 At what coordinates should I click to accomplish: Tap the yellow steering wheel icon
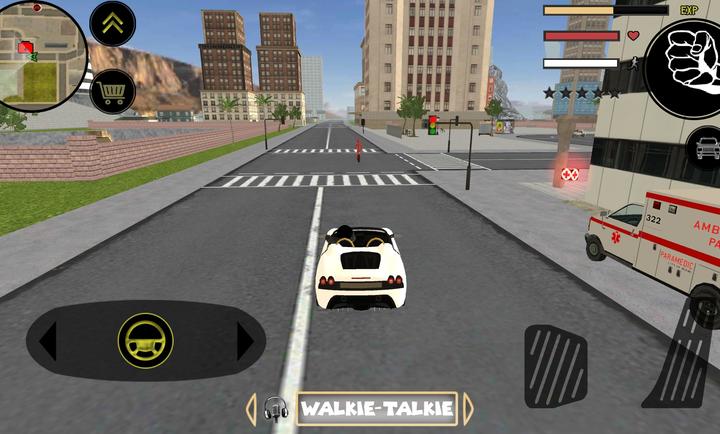point(145,341)
